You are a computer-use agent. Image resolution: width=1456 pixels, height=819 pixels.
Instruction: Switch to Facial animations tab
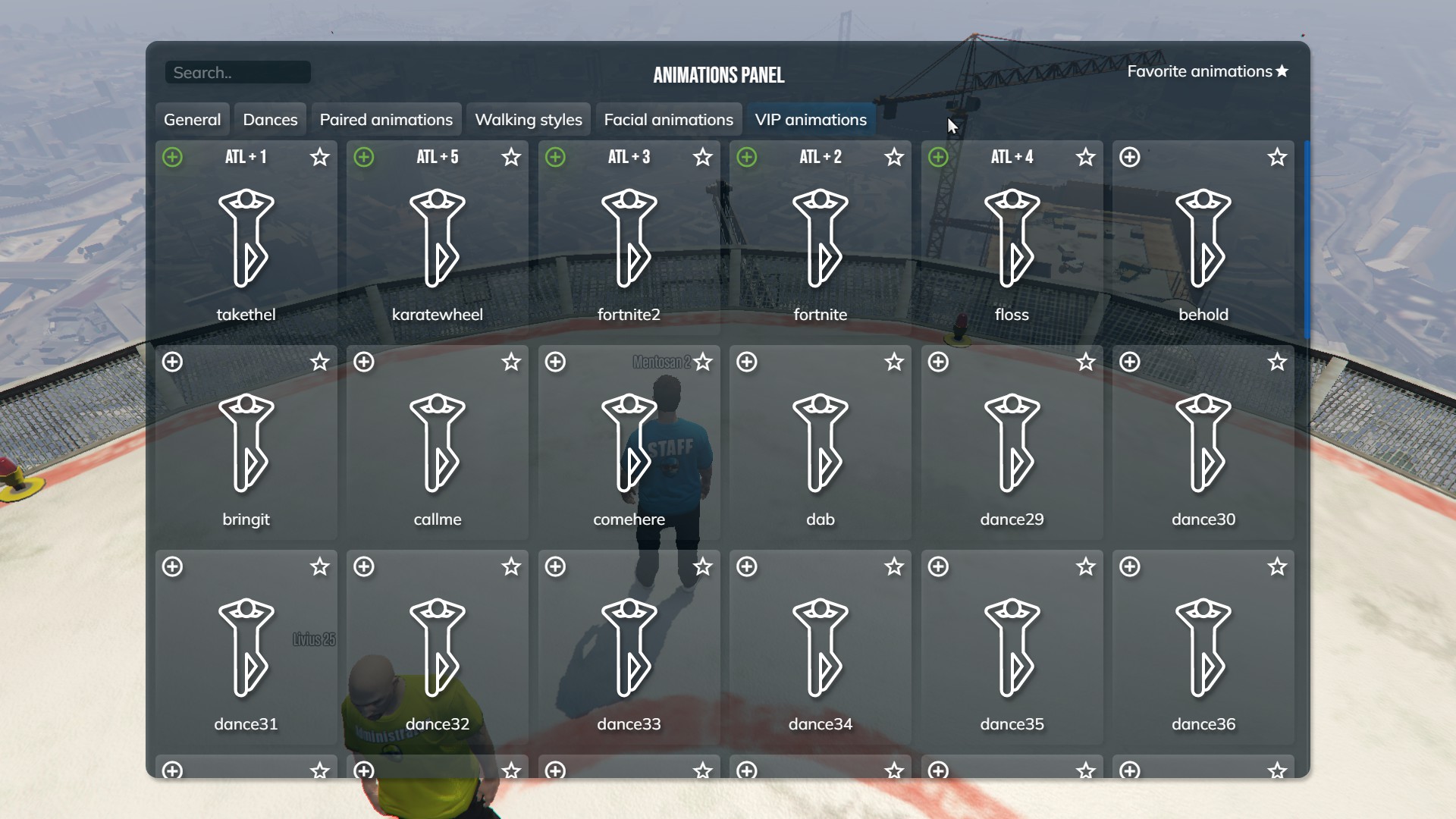click(x=668, y=120)
